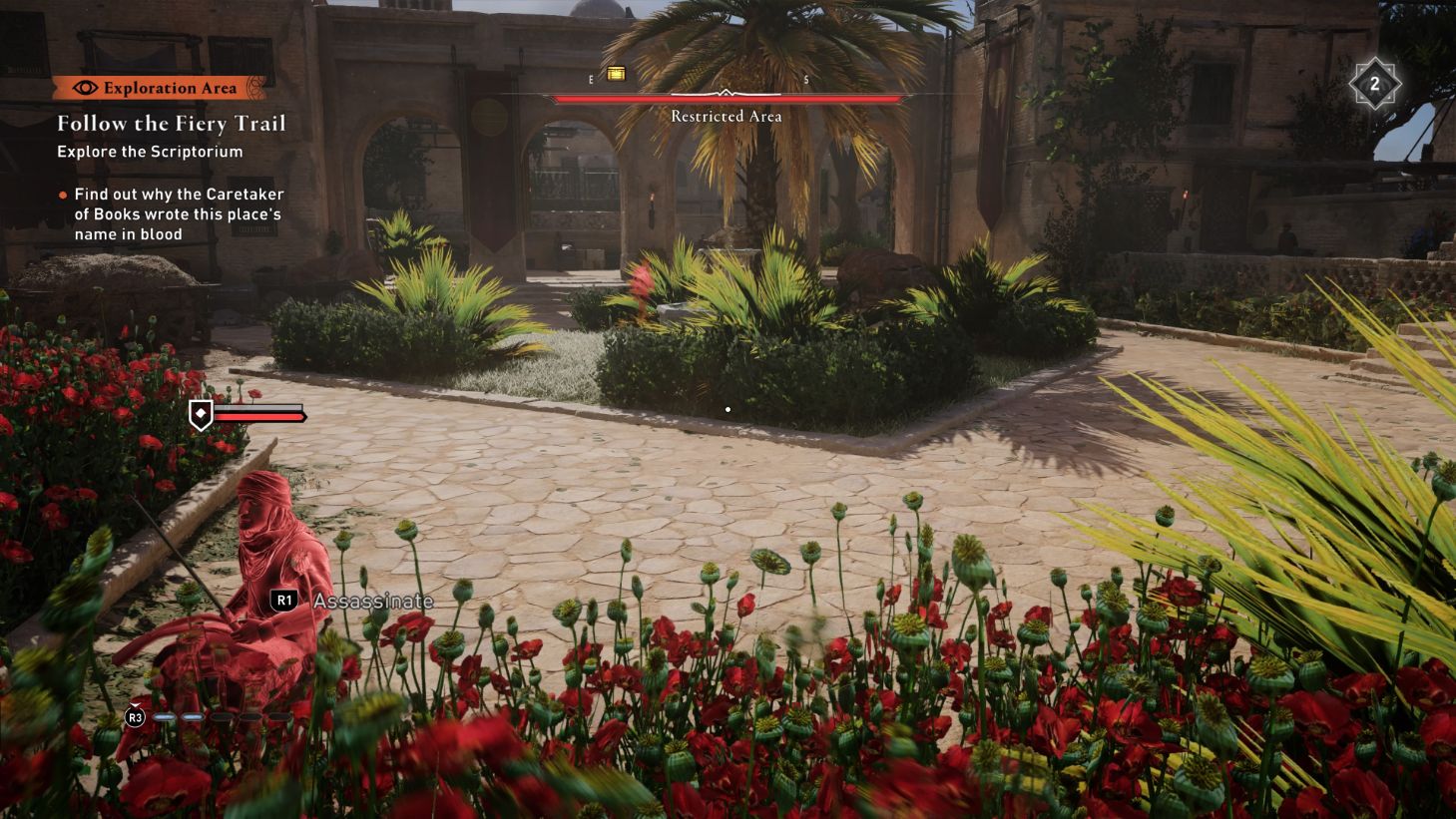Click the Restricted Area warning label
Screen dimensions: 1456x819
click(726, 116)
